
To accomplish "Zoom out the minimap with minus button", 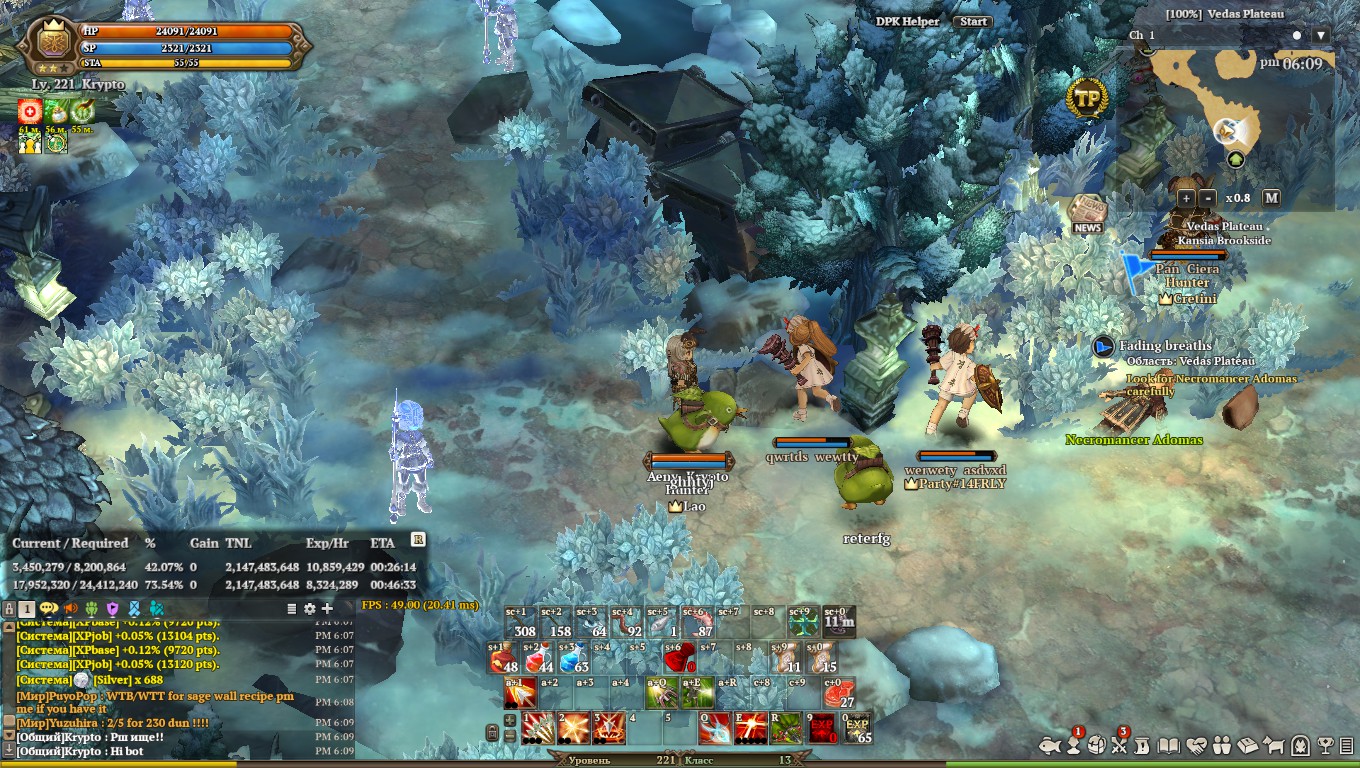I will coord(1207,198).
